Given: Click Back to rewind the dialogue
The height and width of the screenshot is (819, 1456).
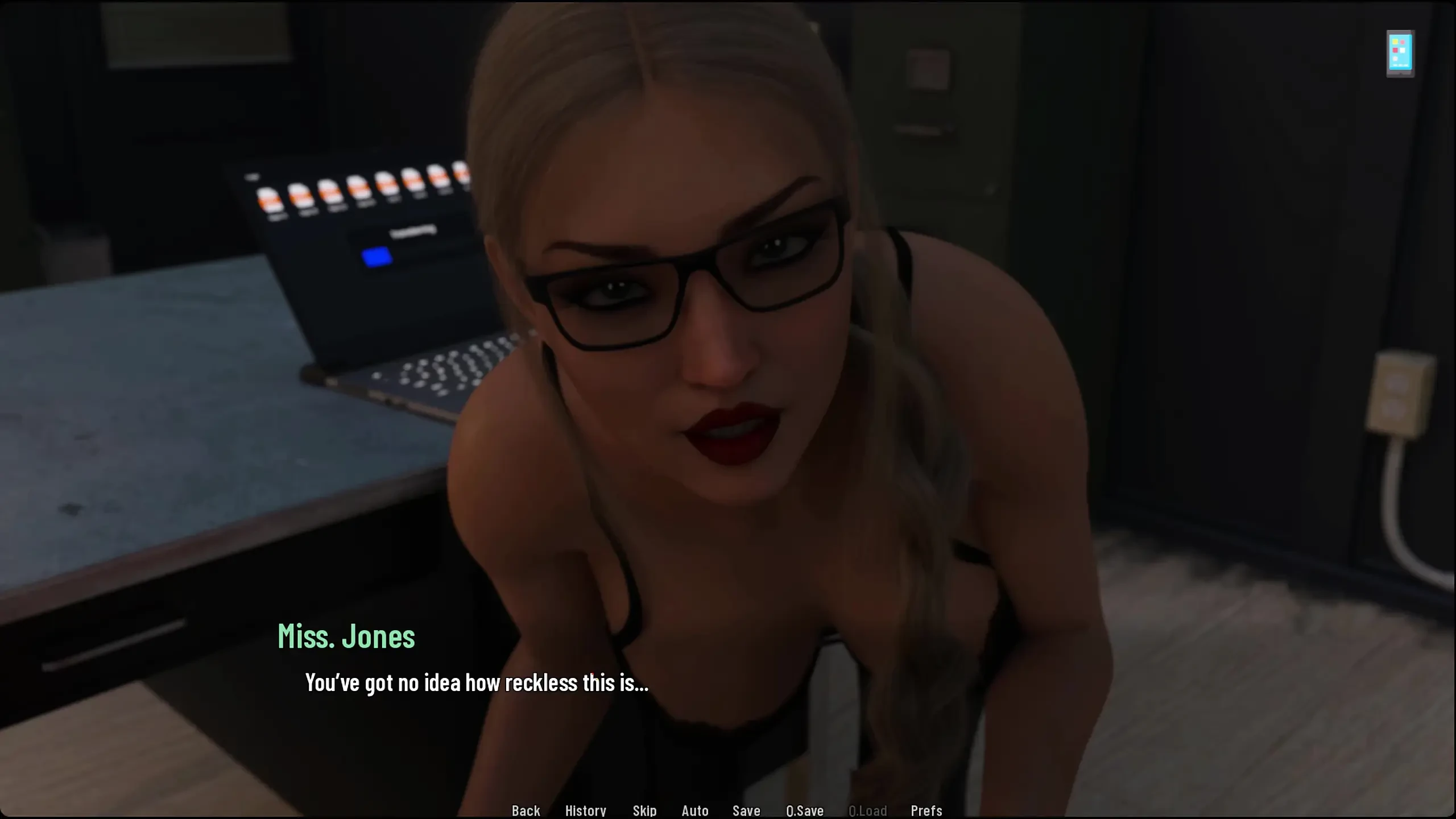Looking at the screenshot, I should 526,810.
